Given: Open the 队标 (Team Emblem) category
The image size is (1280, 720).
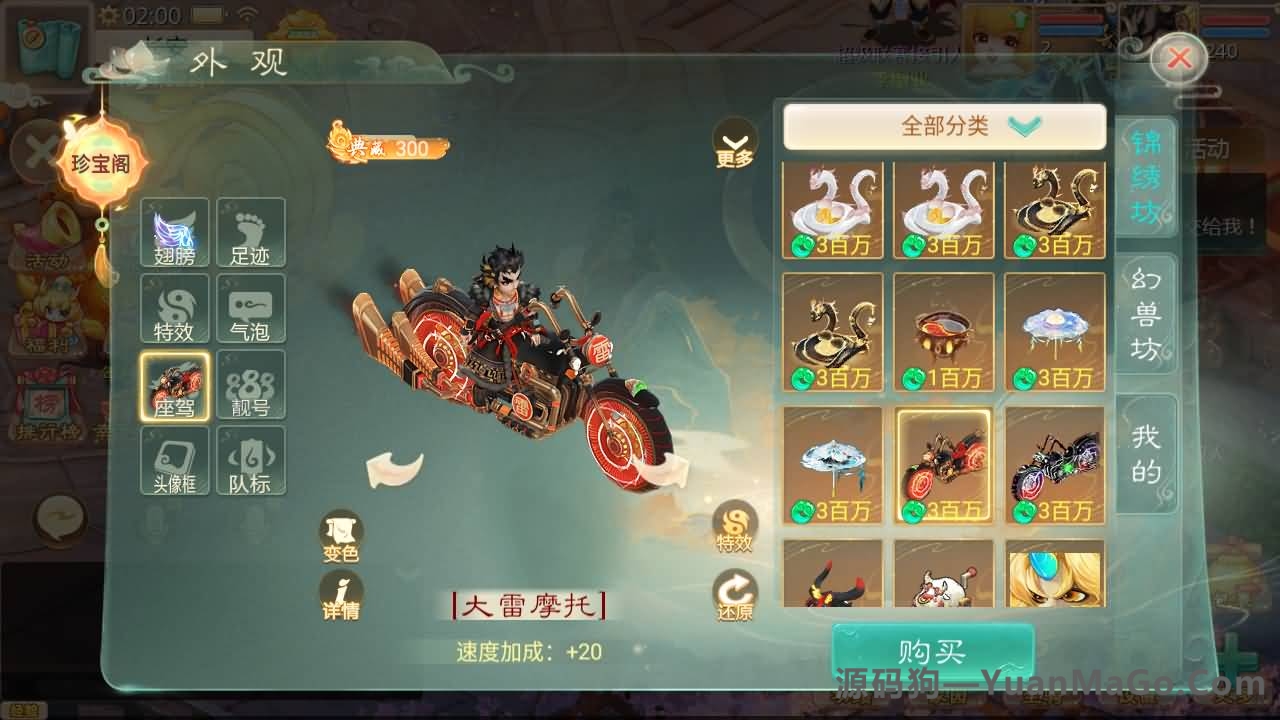Looking at the screenshot, I should 251,461.
